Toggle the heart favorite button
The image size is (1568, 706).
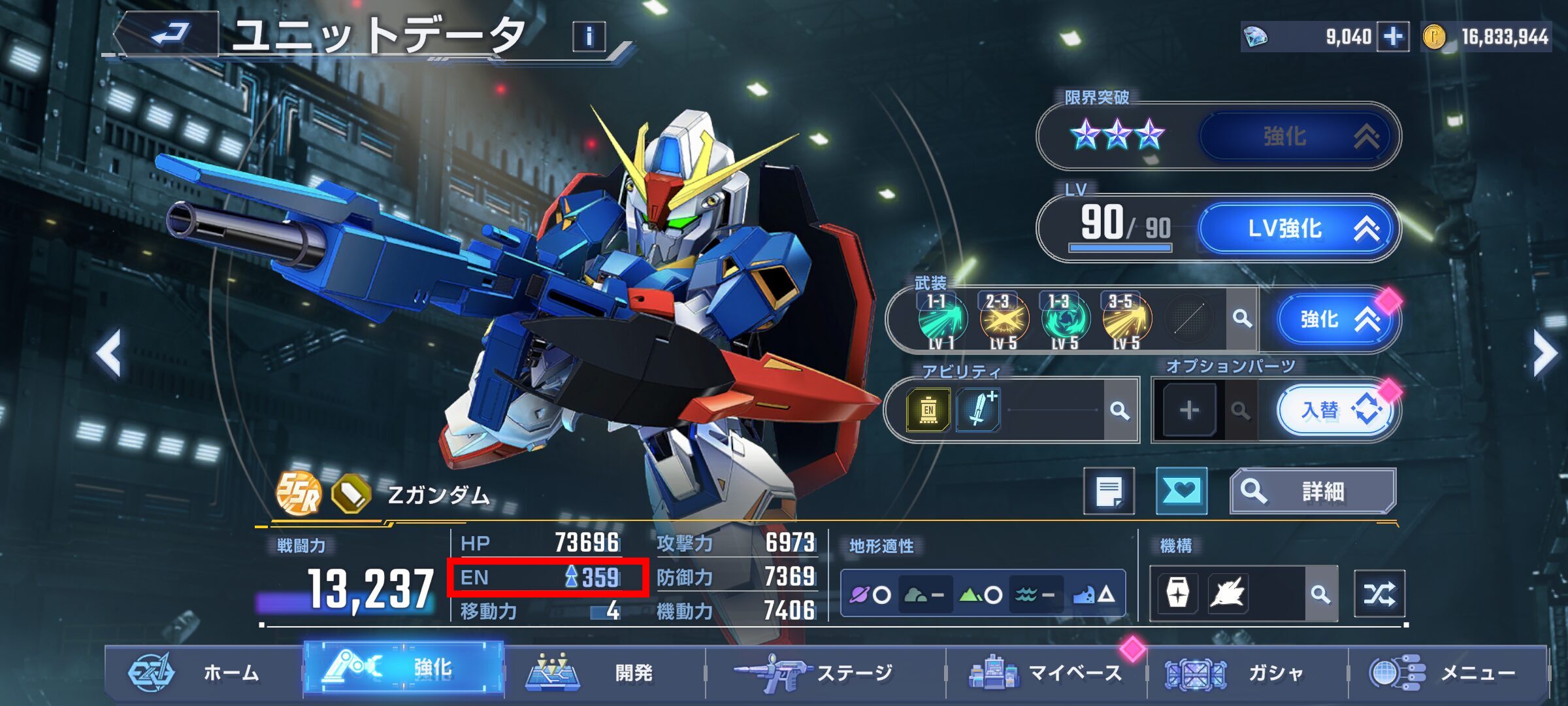click(x=1181, y=491)
